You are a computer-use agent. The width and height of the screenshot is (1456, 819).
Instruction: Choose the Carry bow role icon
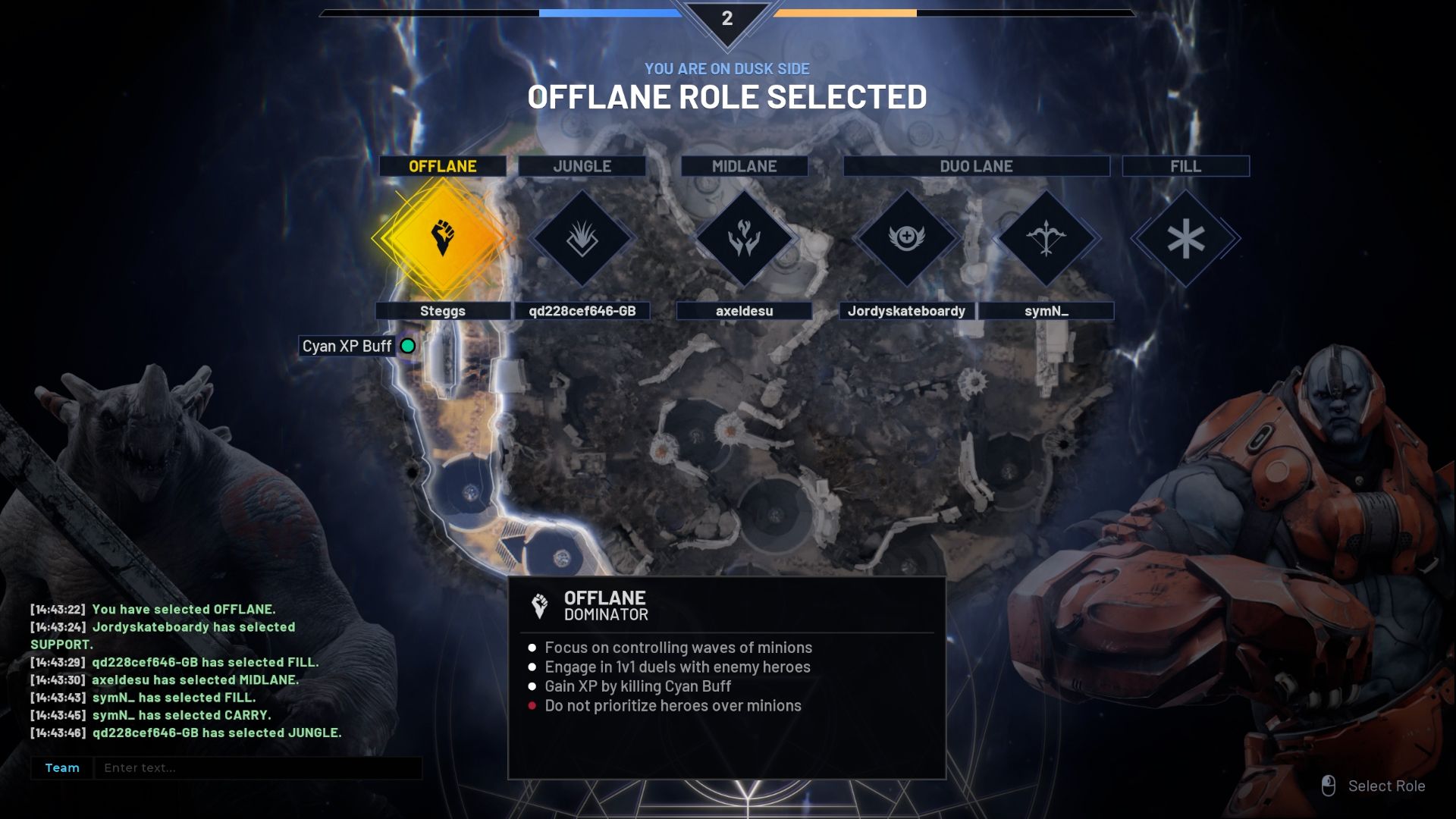coord(1046,238)
